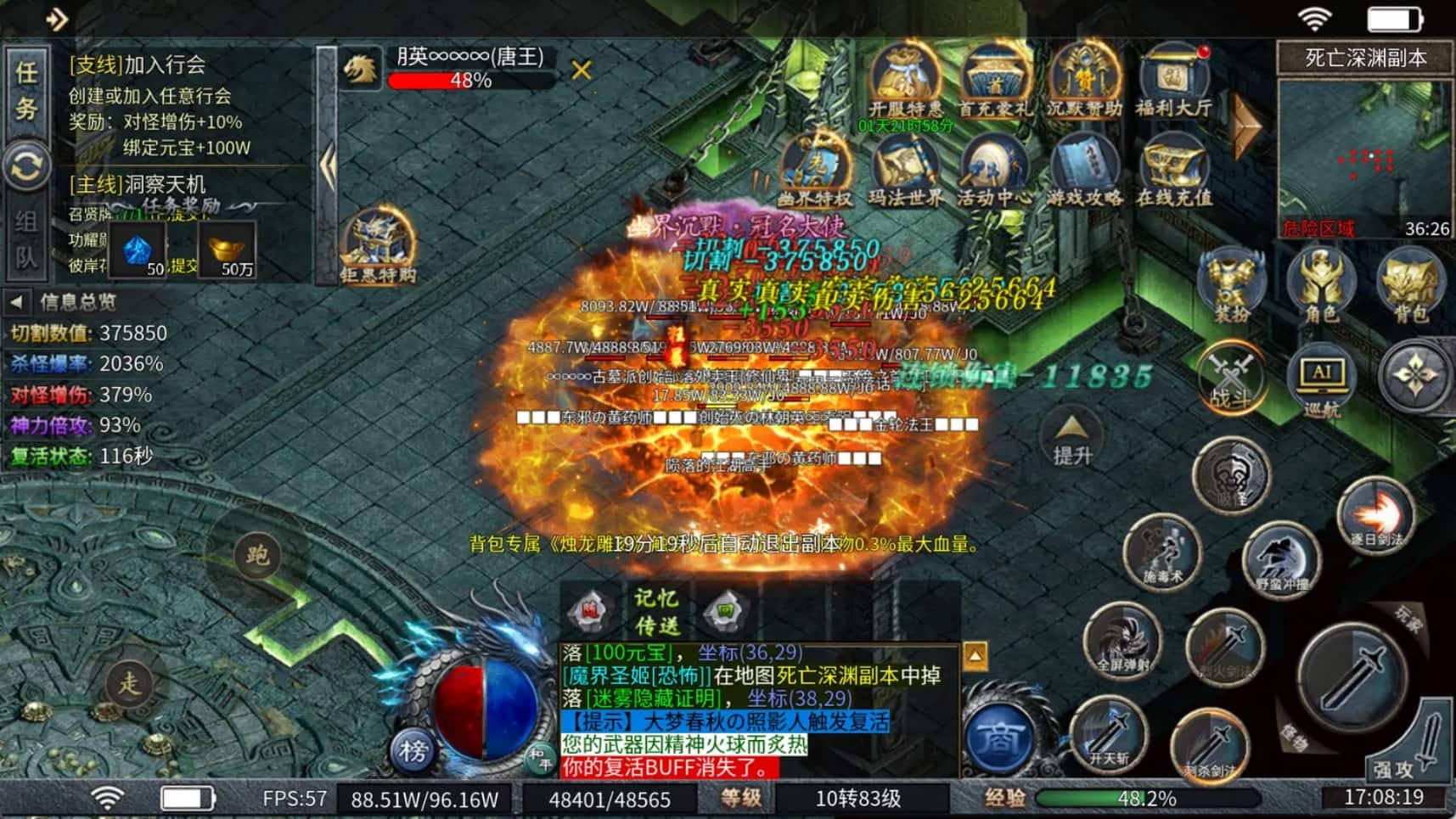
Task: Use the 野蛮冲撞 charge skill
Action: click(x=1281, y=559)
